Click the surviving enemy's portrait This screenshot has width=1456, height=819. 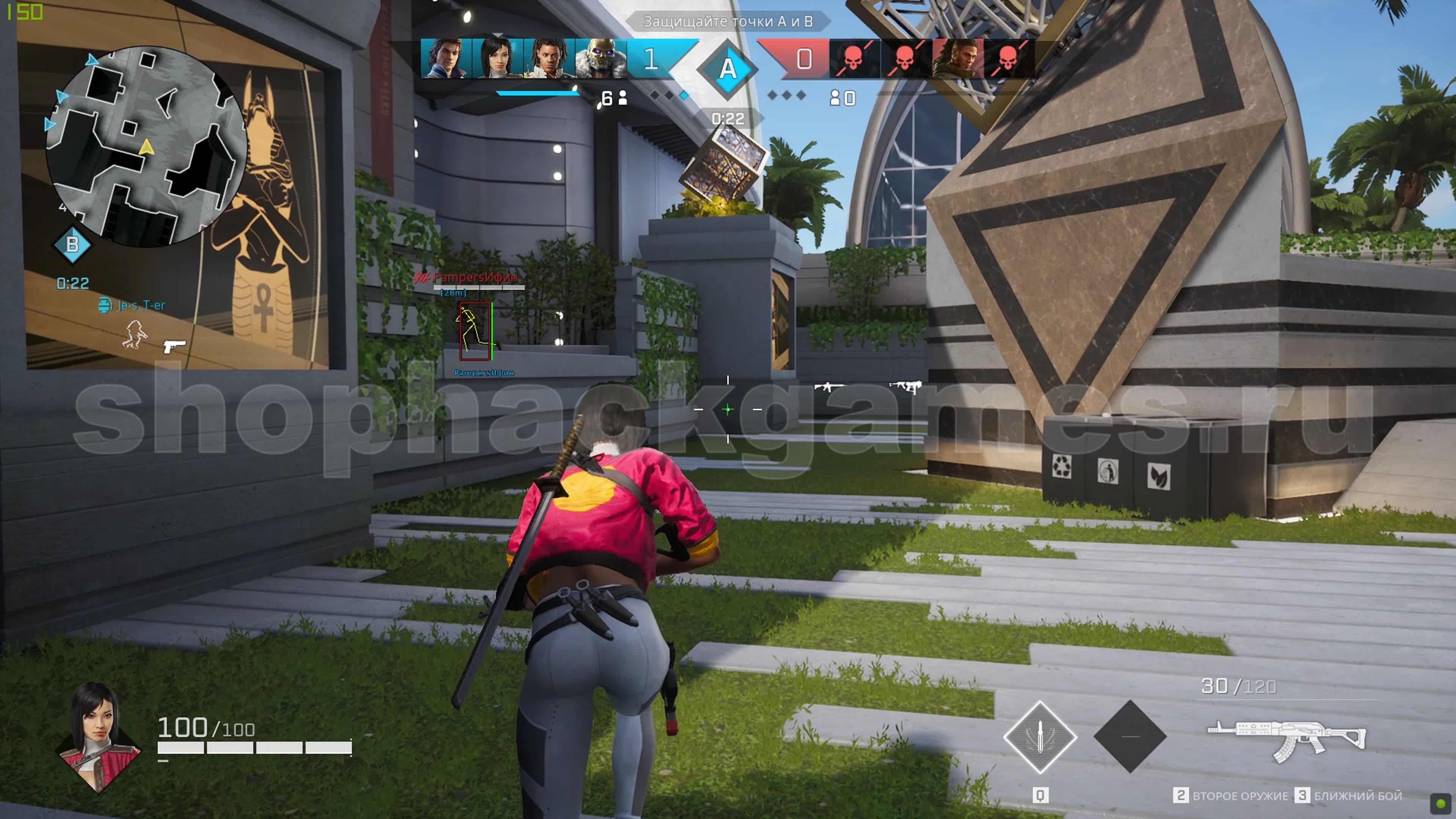(x=956, y=58)
